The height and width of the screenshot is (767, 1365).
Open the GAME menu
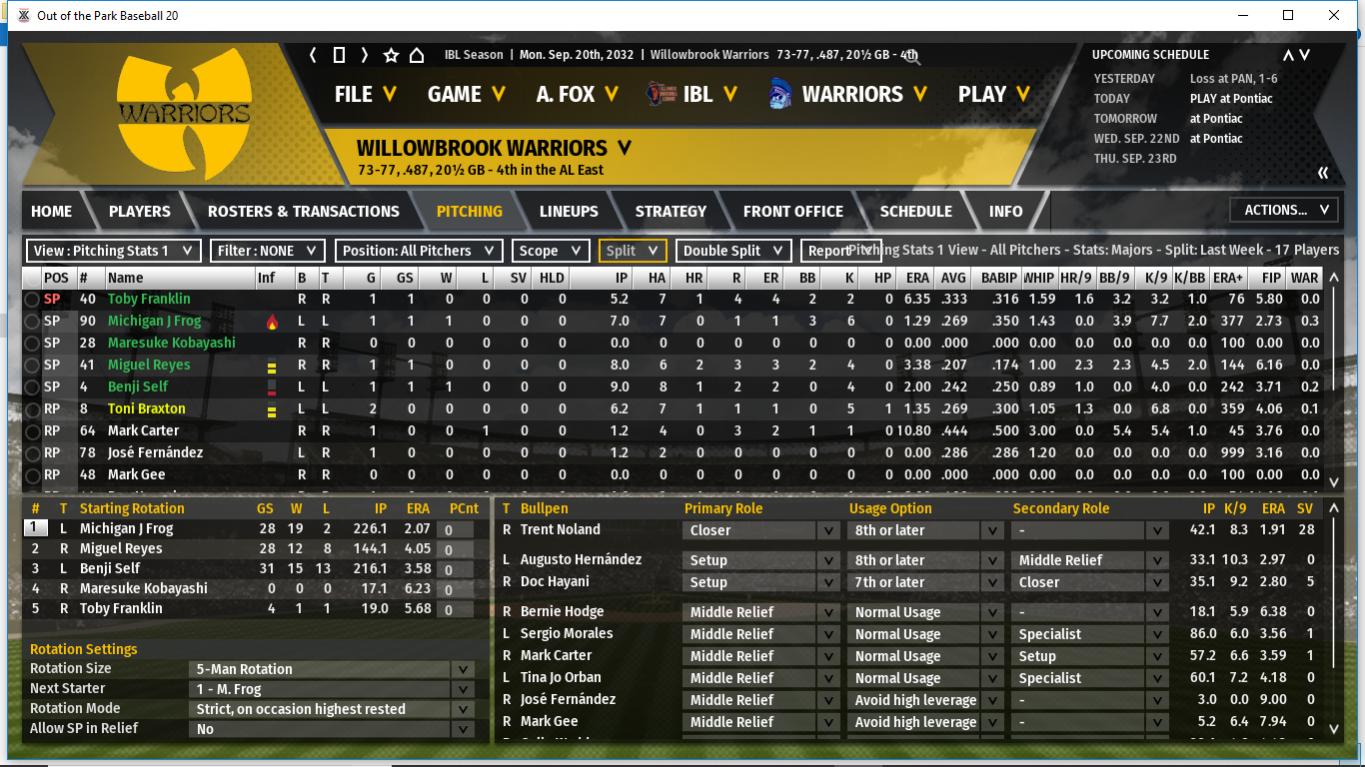pos(465,94)
